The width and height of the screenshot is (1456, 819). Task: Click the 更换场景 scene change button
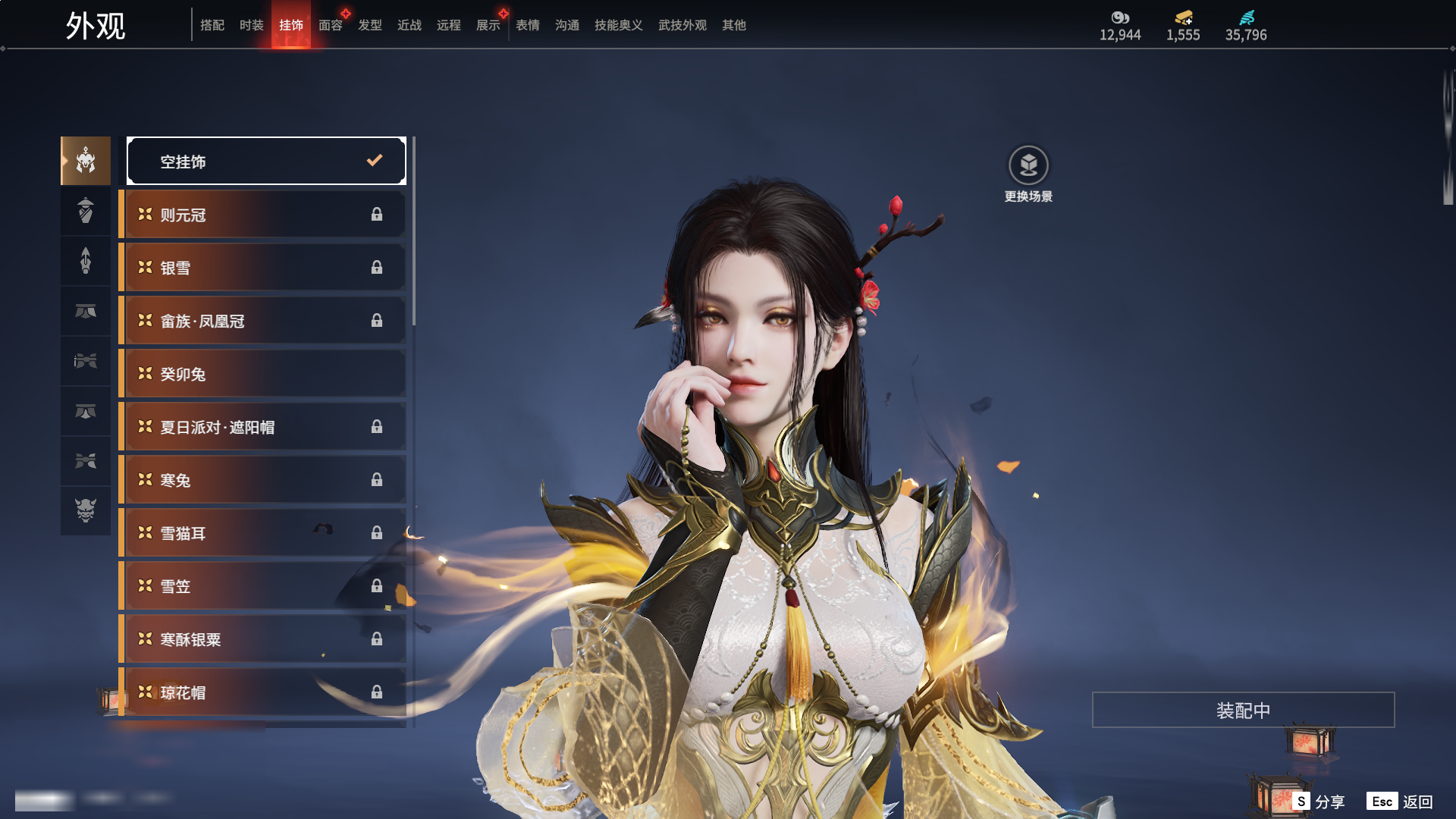(1028, 174)
